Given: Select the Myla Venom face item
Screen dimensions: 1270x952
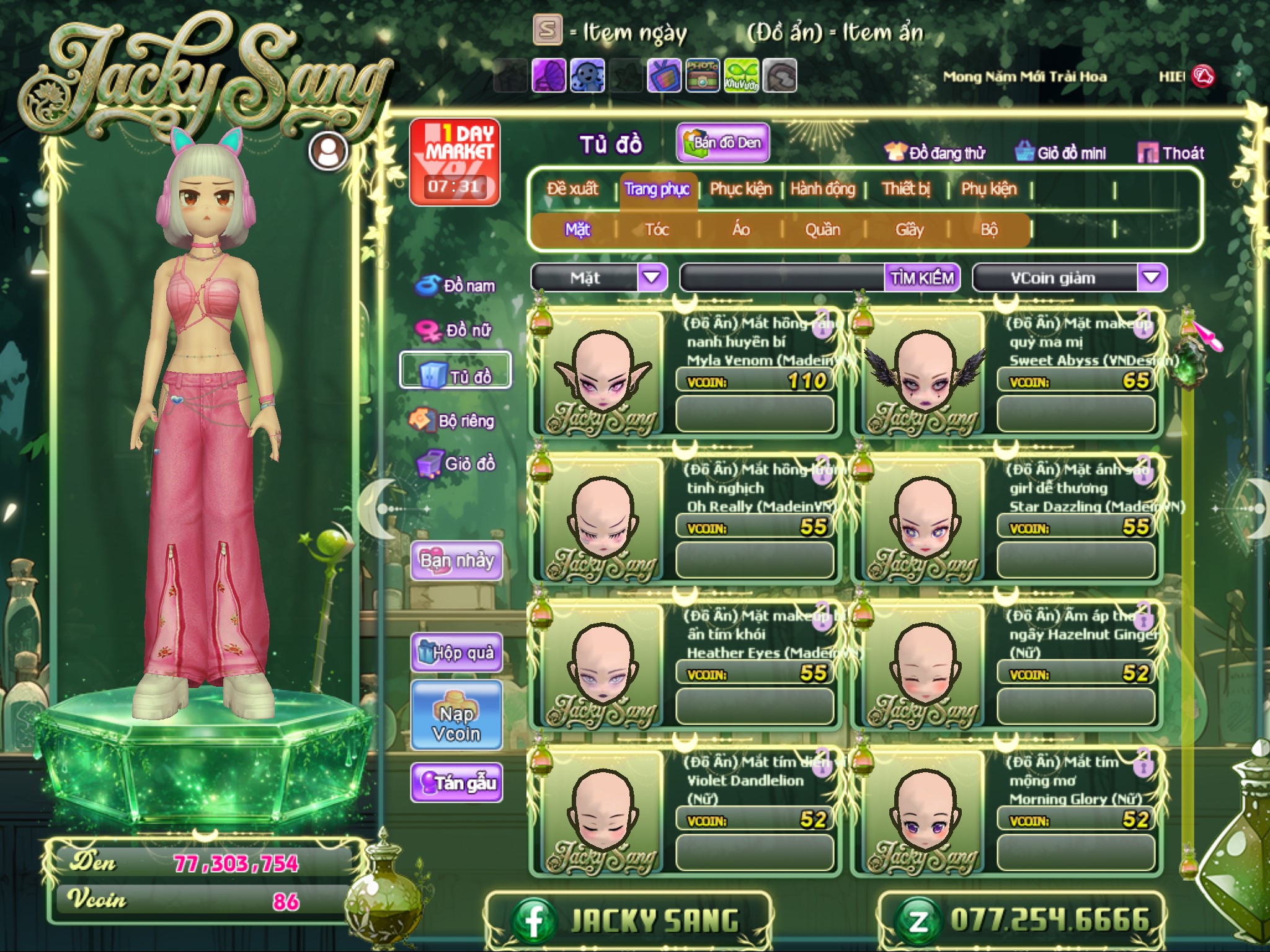Looking at the screenshot, I should tap(602, 375).
